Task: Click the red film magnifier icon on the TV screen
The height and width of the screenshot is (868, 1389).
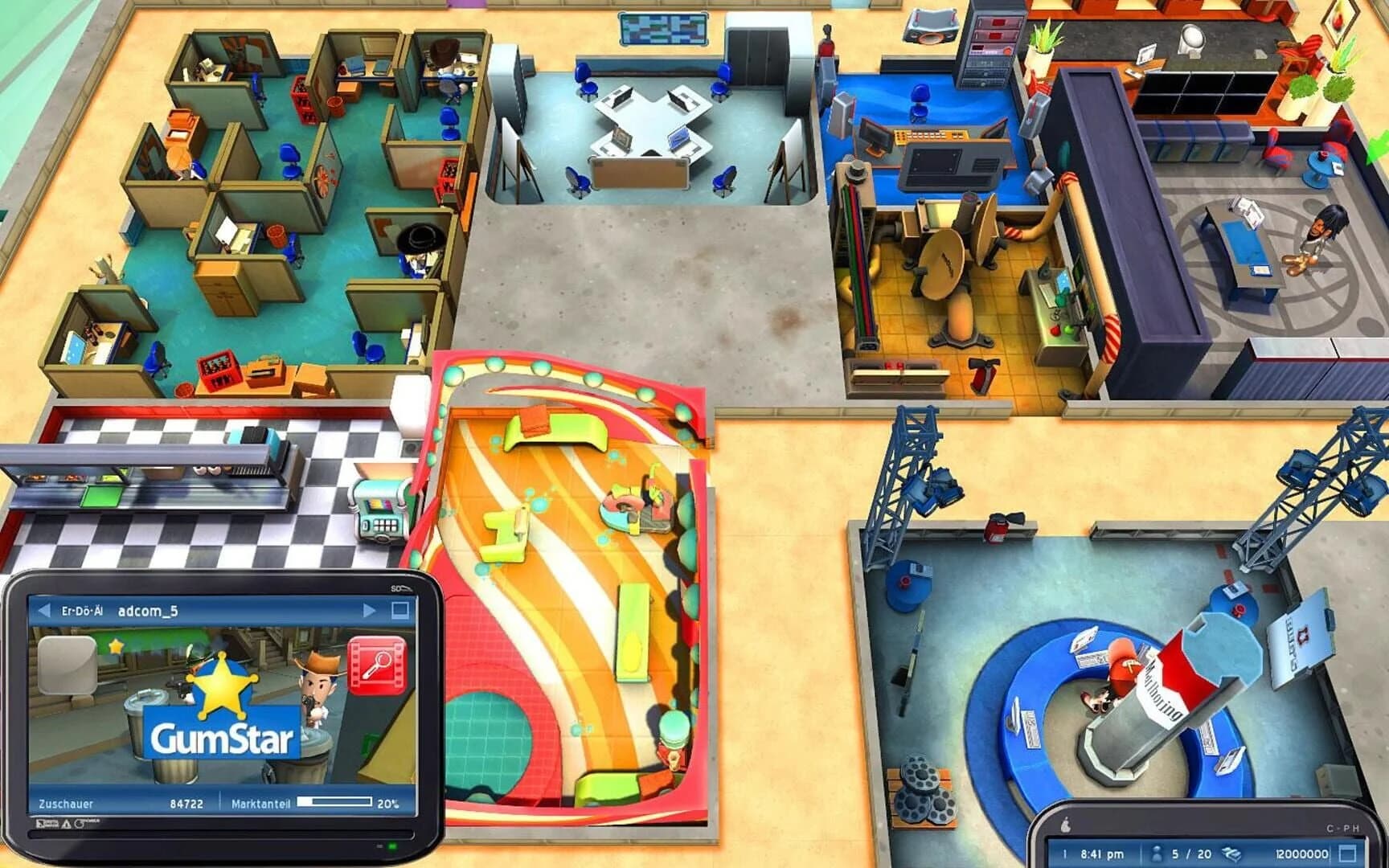Action: tap(375, 665)
